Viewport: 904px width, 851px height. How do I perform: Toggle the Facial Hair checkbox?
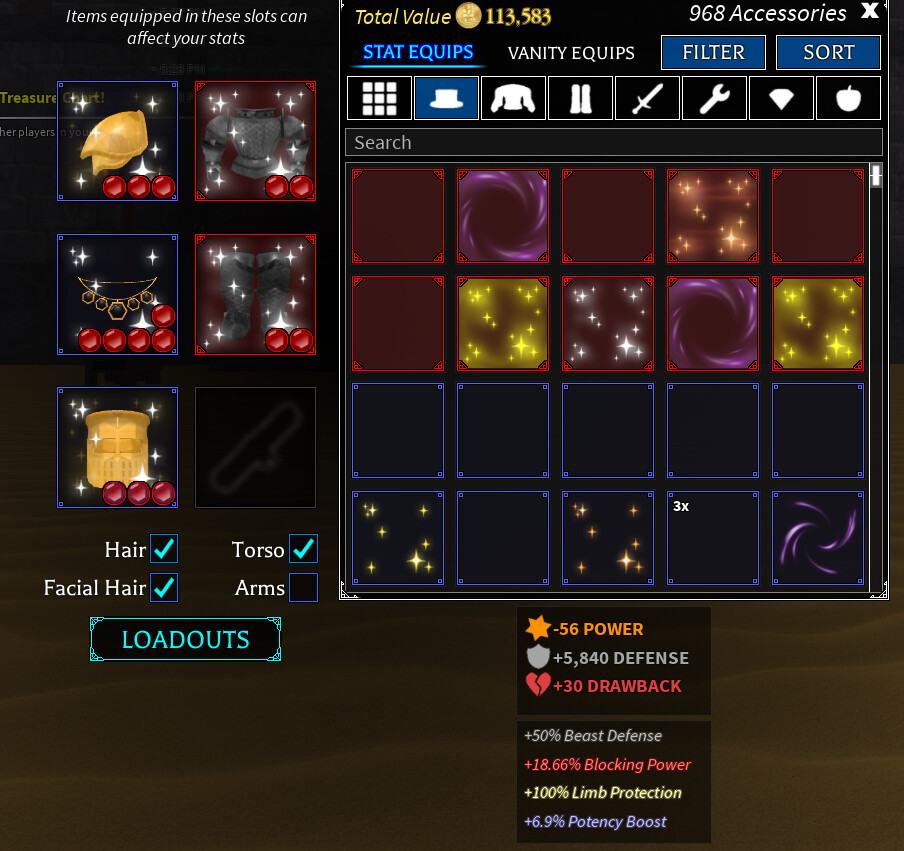163,587
